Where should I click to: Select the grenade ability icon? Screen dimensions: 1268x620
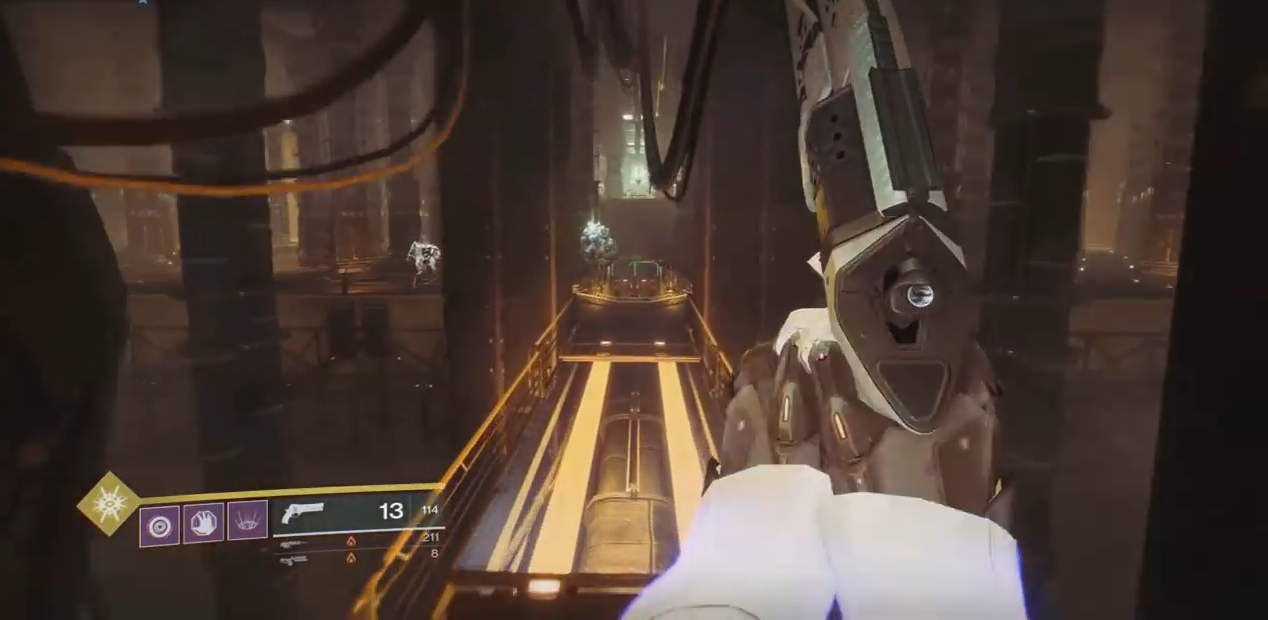coord(159,525)
